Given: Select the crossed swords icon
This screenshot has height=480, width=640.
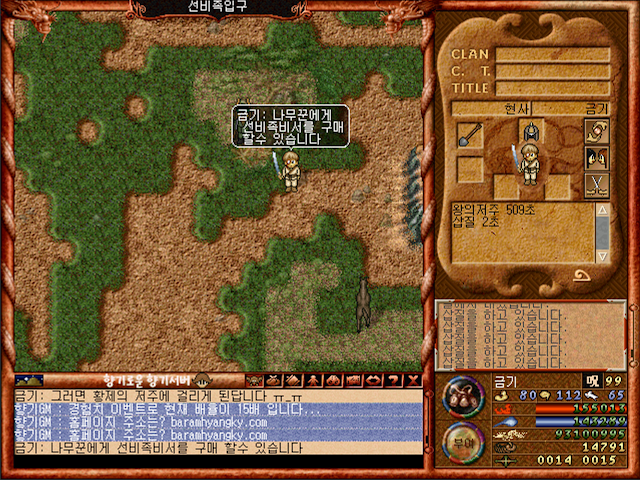Looking at the screenshot, I should pyautogui.click(x=597, y=184).
